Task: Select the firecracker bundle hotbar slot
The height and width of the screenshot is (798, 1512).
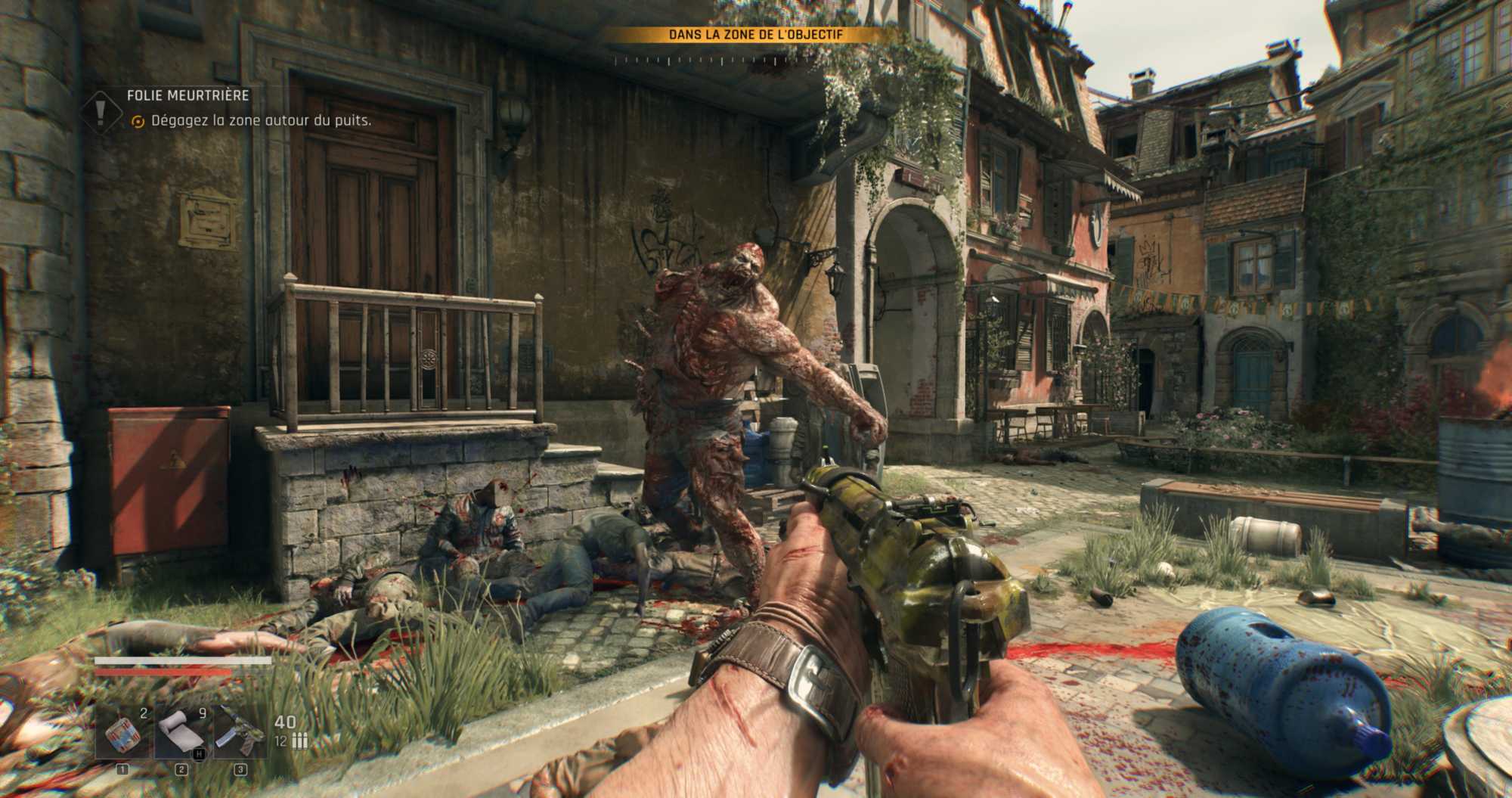Action: click(x=123, y=733)
